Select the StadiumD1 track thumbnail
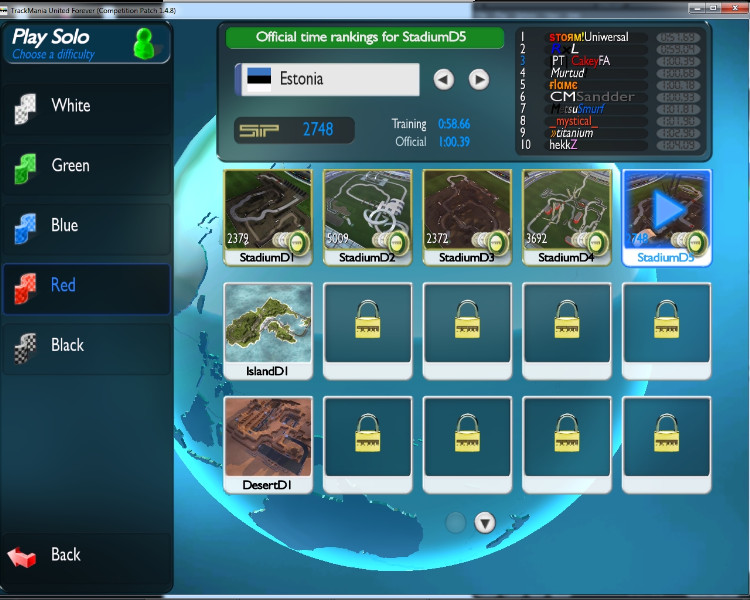The image size is (750, 600). 267,213
